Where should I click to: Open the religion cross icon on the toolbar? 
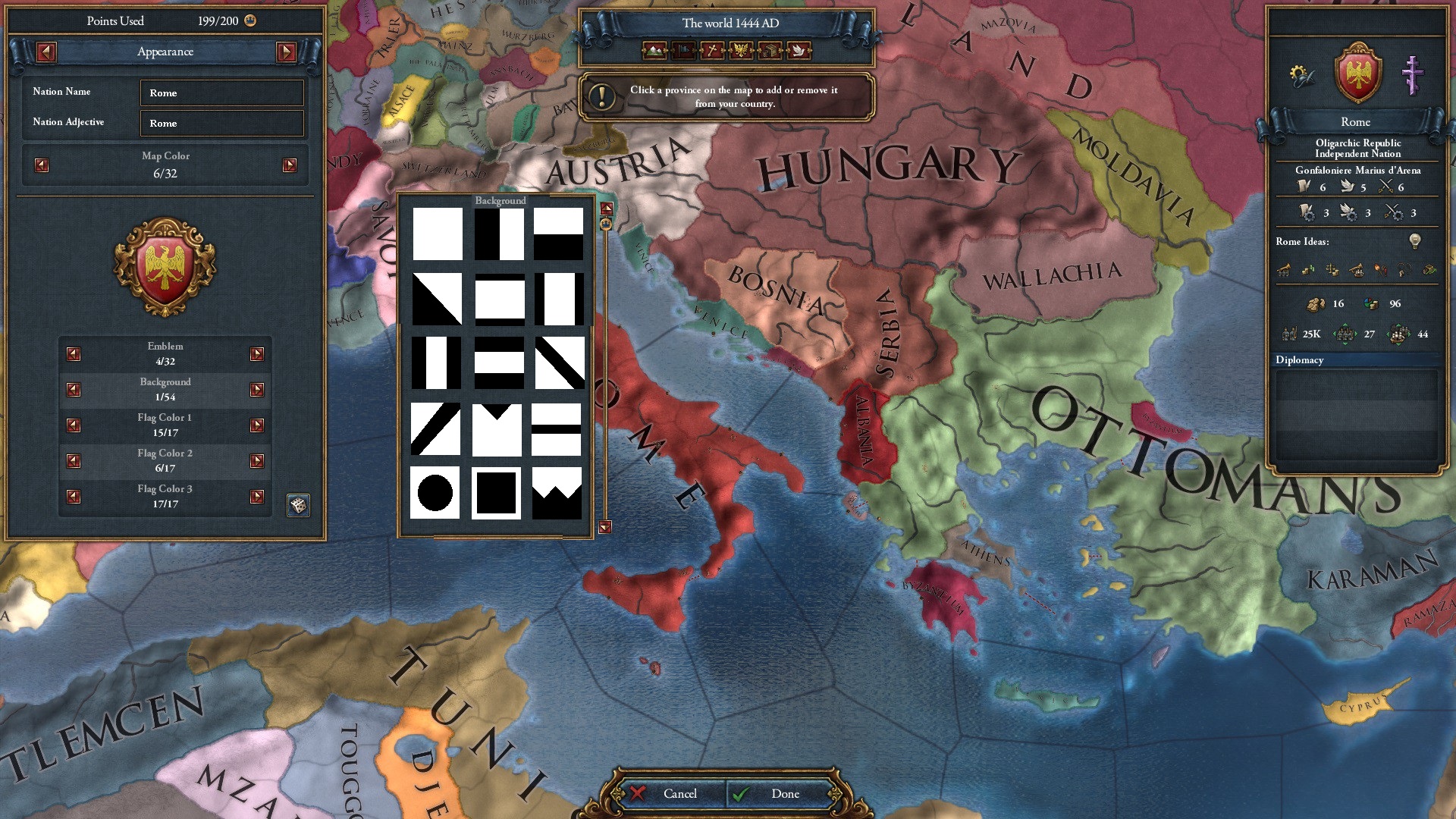pyautogui.click(x=711, y=52)
